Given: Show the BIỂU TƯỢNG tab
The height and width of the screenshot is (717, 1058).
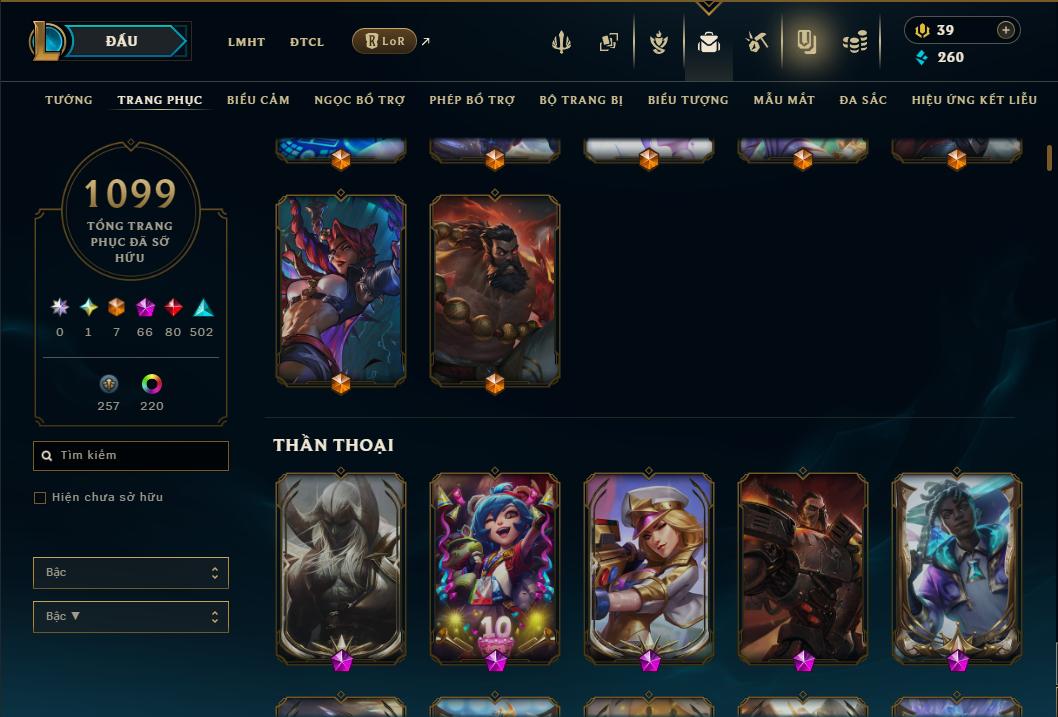Looking at the screenshot, I should (688, 100).
